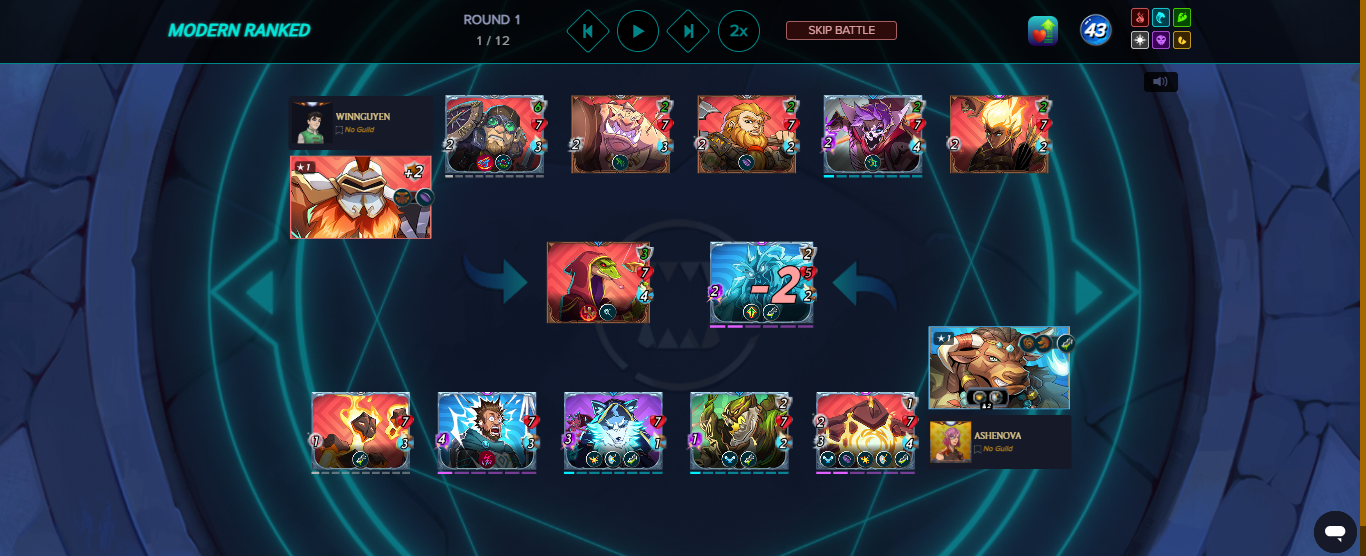Select the mana cap 43 badge
Screen dimensions: 1366x556
coord(1096,31)
